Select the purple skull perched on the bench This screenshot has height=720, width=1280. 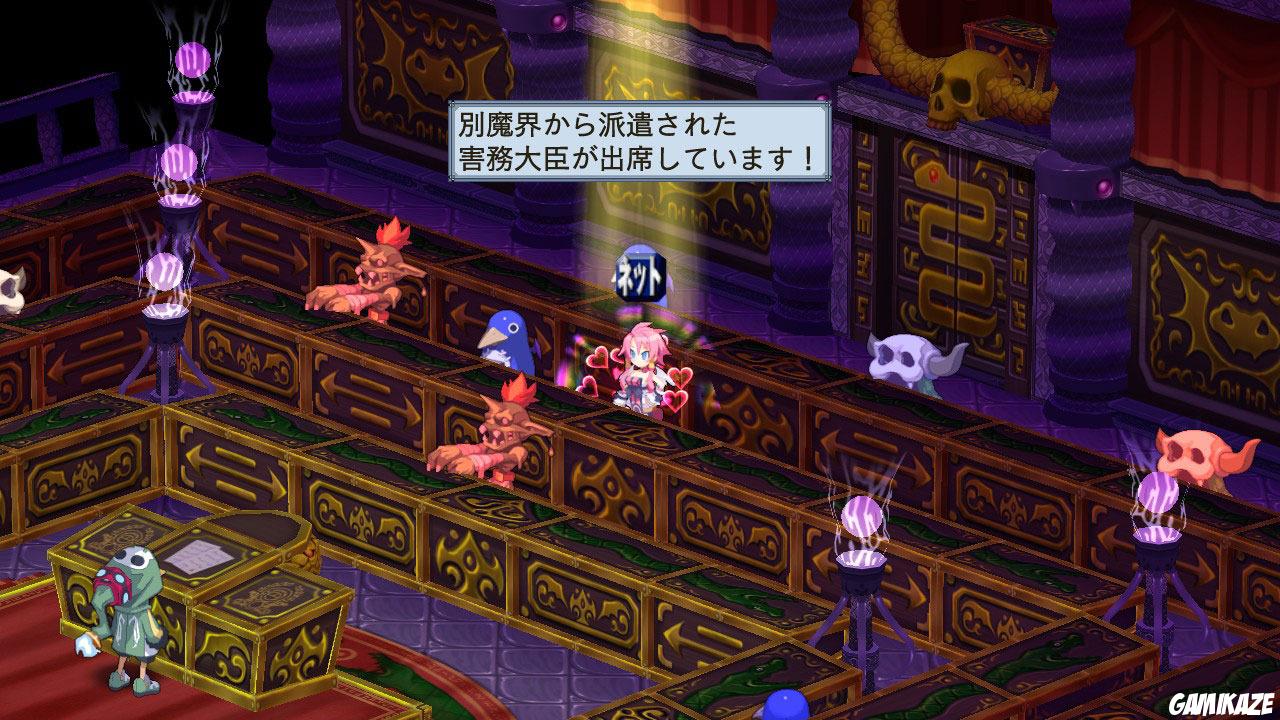coord(907,355)
